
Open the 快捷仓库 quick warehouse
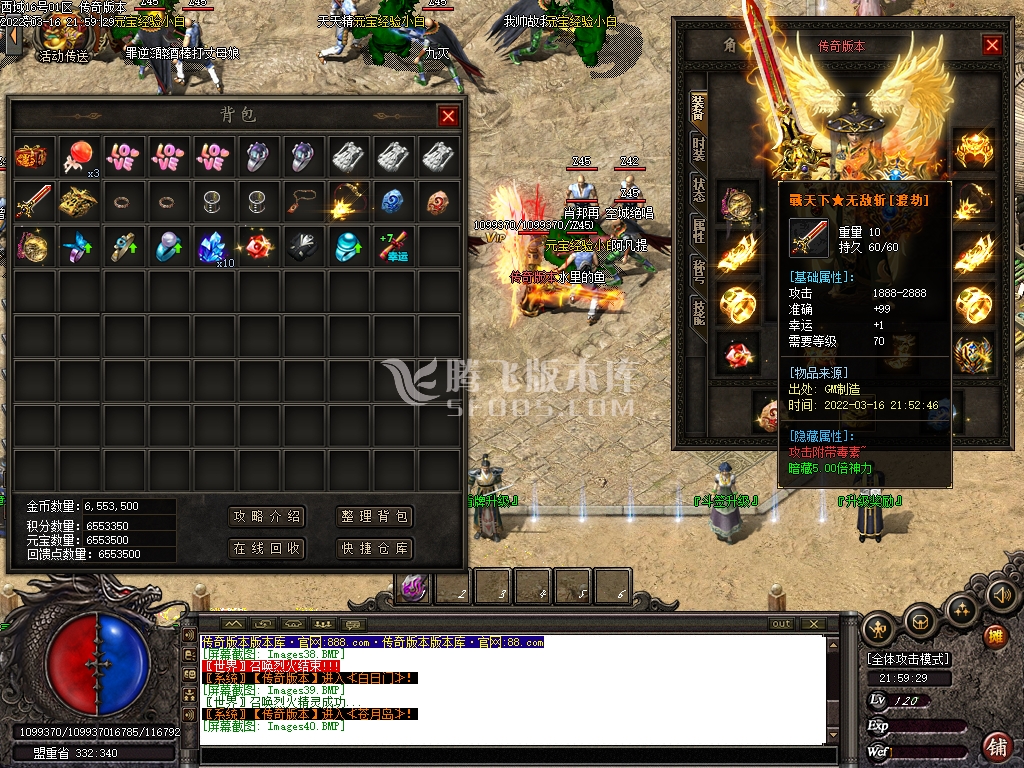(x=374, y=548)
